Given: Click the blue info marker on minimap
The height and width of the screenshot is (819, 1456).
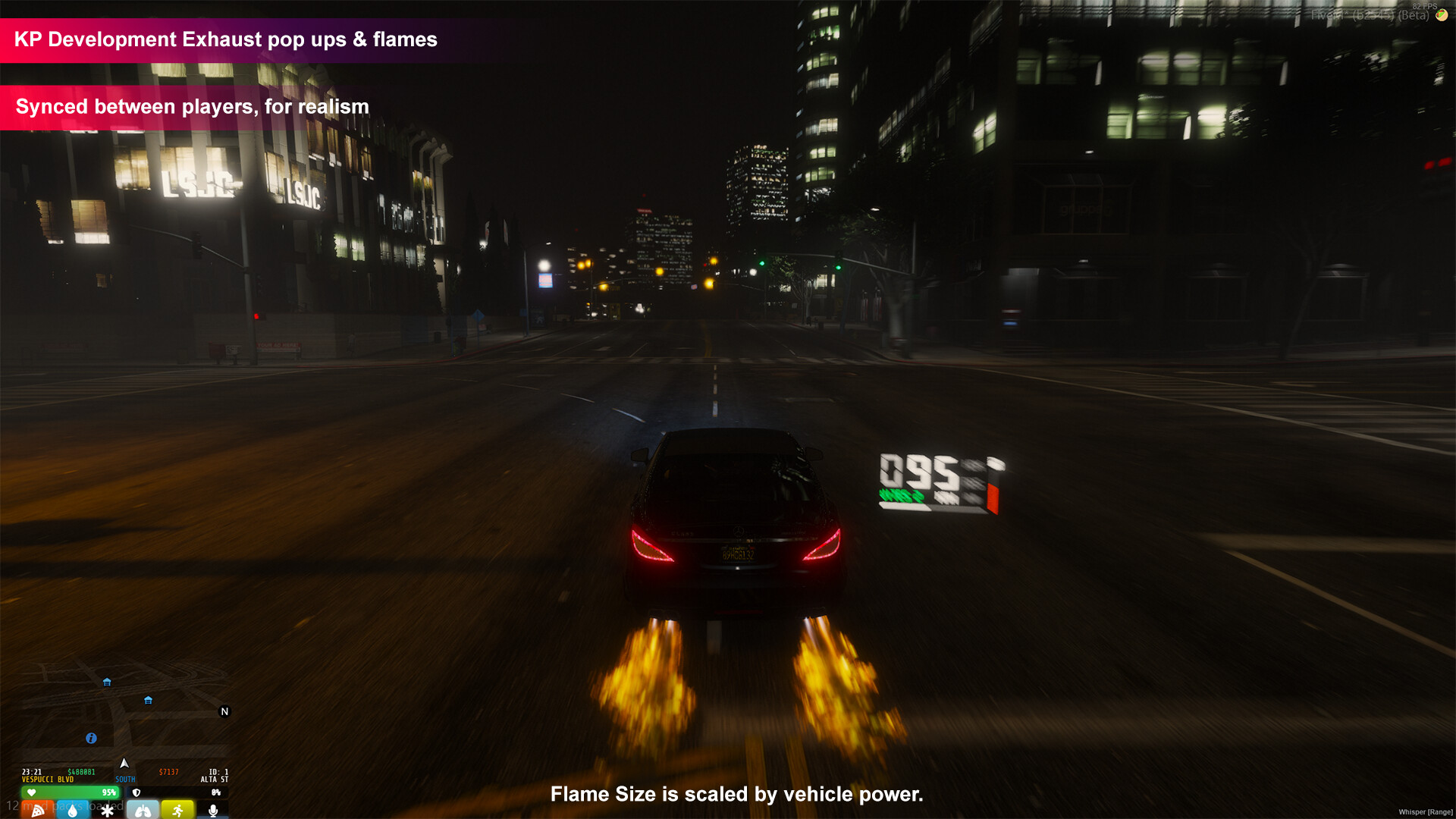Looking at the screenshot, I should (91, 738).
